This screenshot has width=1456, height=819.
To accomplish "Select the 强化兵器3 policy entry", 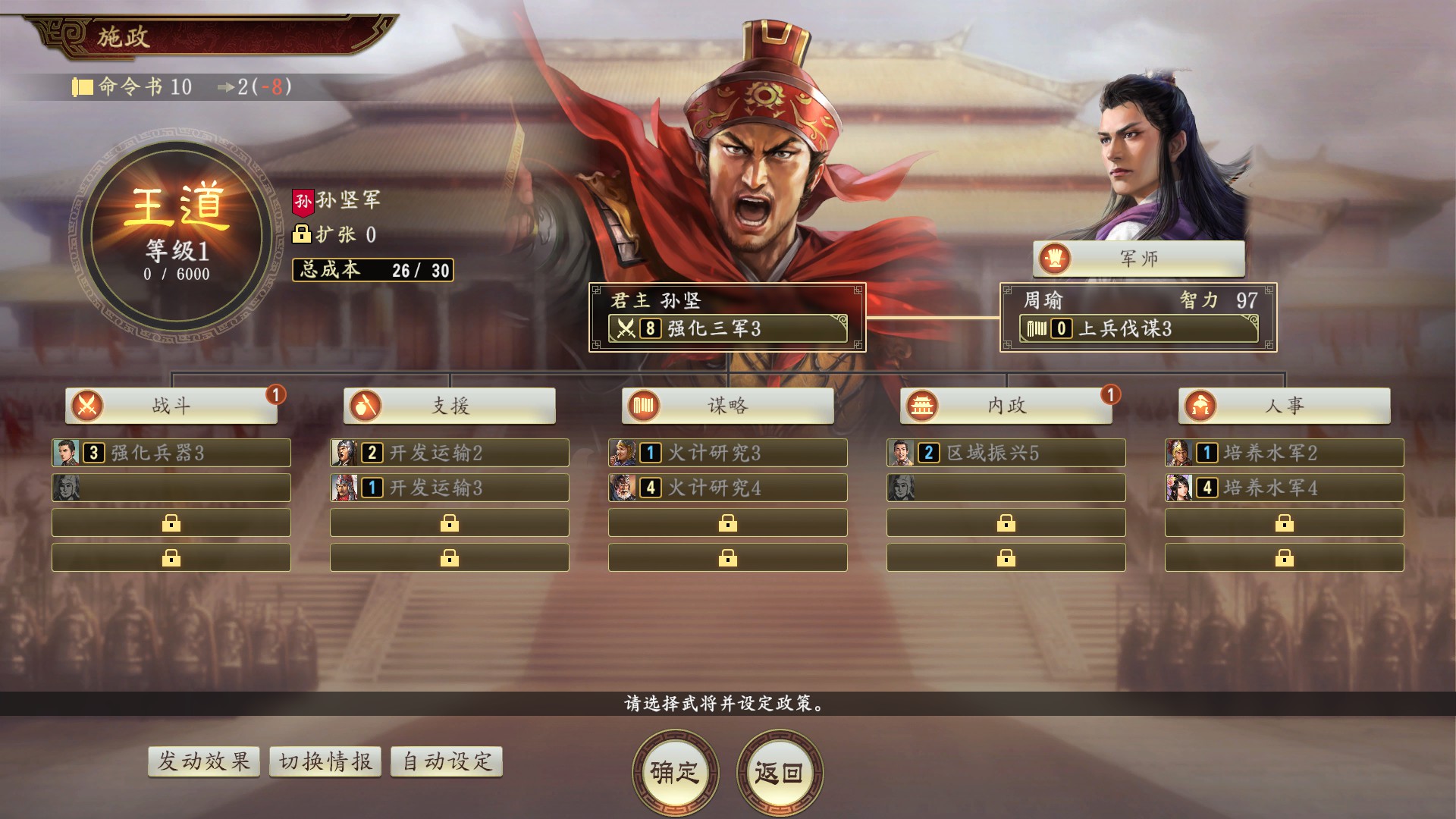I will [171, 453].
